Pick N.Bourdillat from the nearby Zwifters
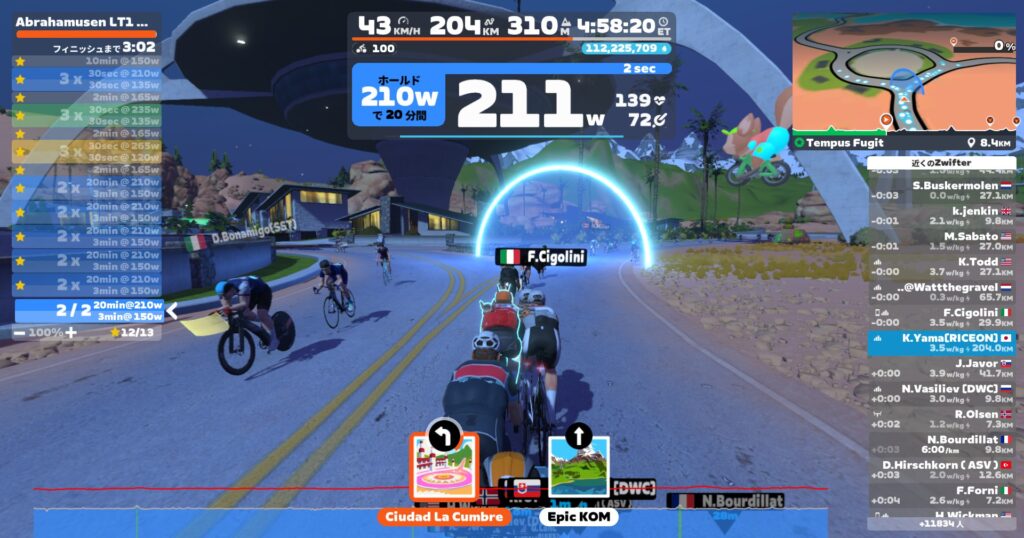The image size is (1024, 538). coord(941,445)
